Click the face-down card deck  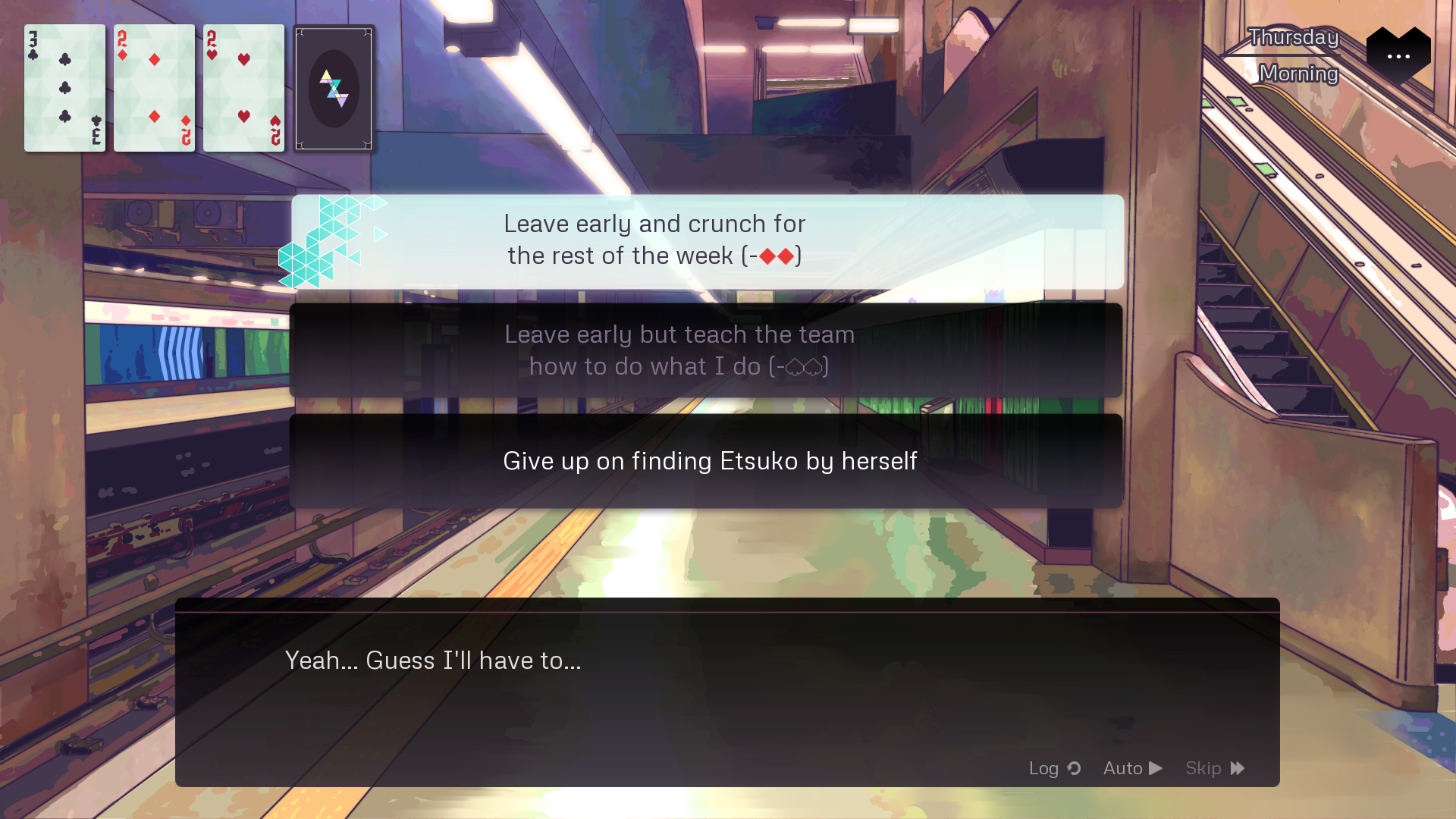pos(334,88)
